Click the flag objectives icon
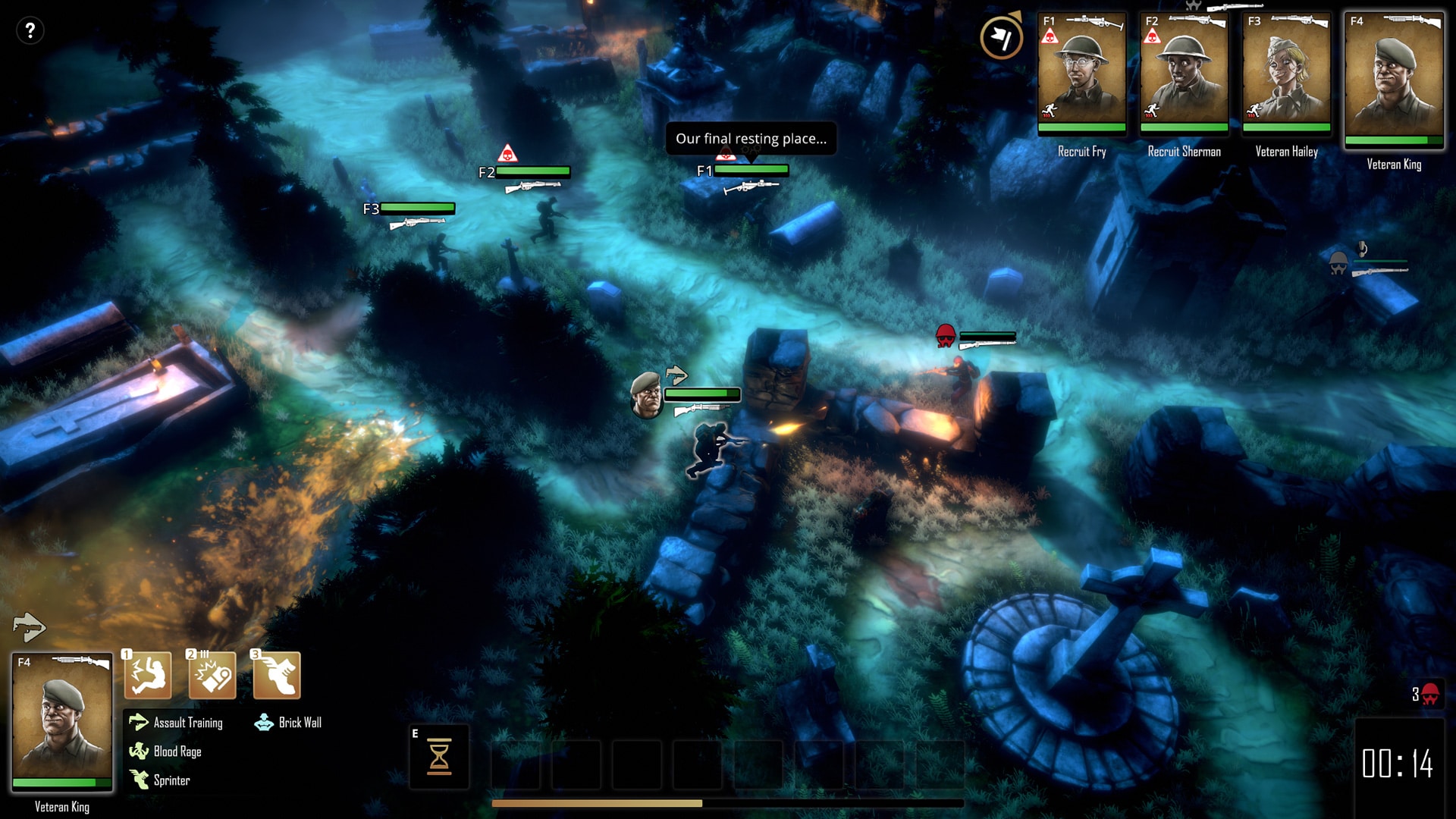This screenshot has width=1456, height=819. point(1000,37)
